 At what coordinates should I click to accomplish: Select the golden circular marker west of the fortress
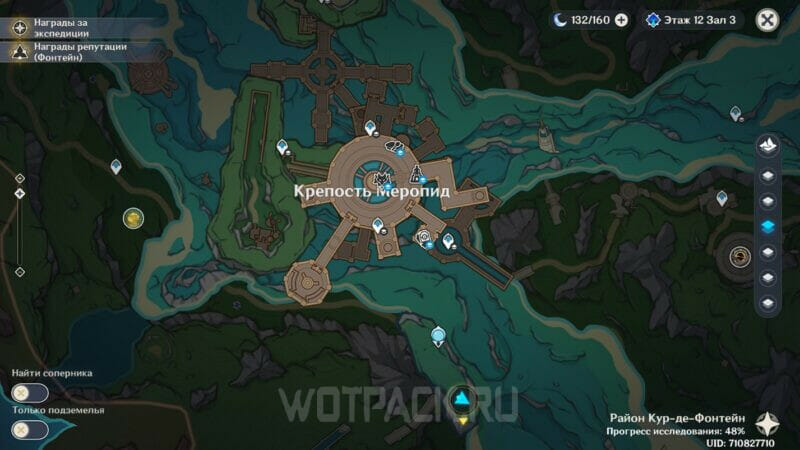point(133,217)
